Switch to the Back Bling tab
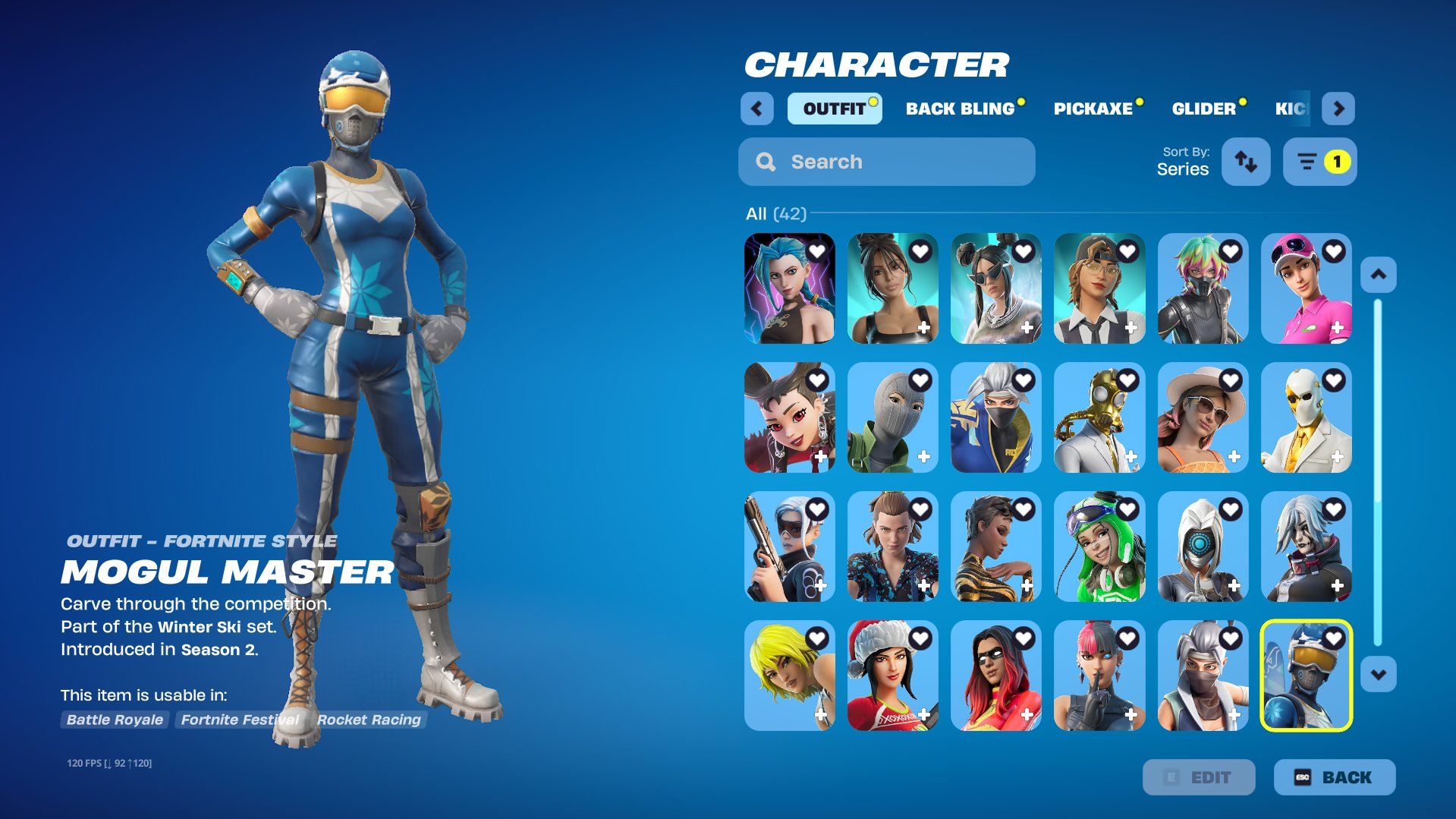The height and width of the screenshot is (819, 1456). [x=961, y=109]
